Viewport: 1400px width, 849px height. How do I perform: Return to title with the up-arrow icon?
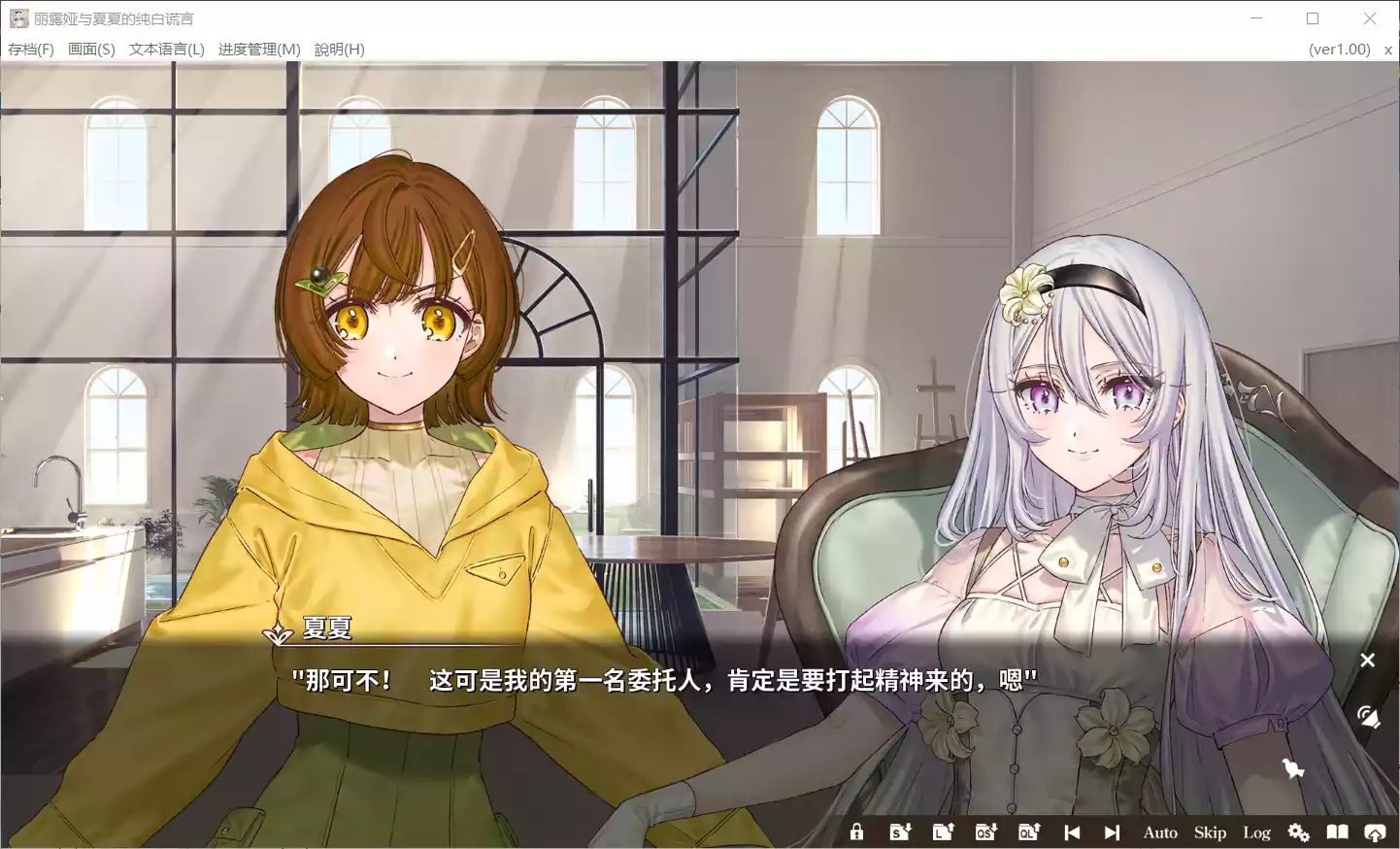(x=1375, y=832)
